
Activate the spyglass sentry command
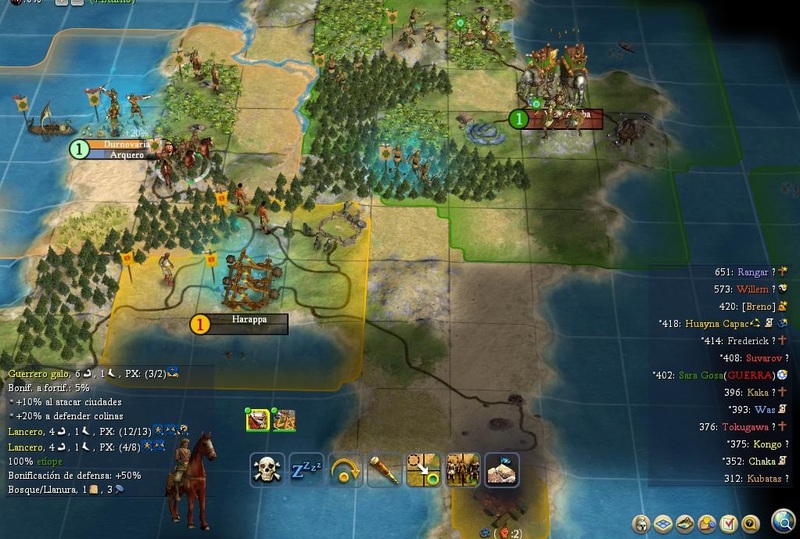(383, 469)
